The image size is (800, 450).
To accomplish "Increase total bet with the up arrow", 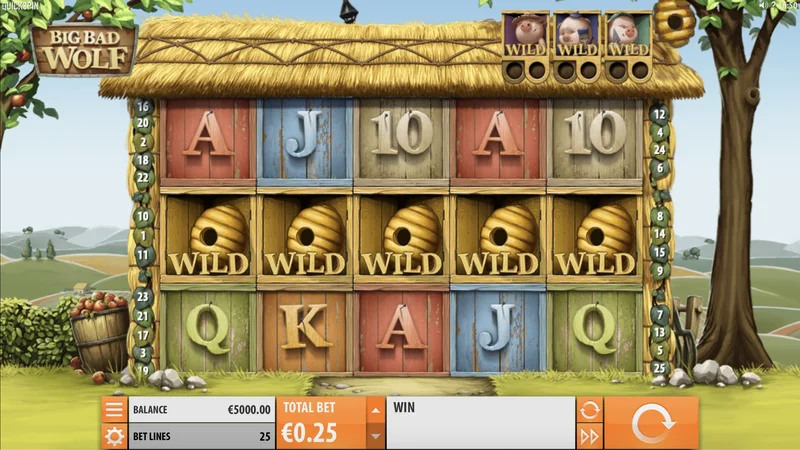I will point(375,410).
